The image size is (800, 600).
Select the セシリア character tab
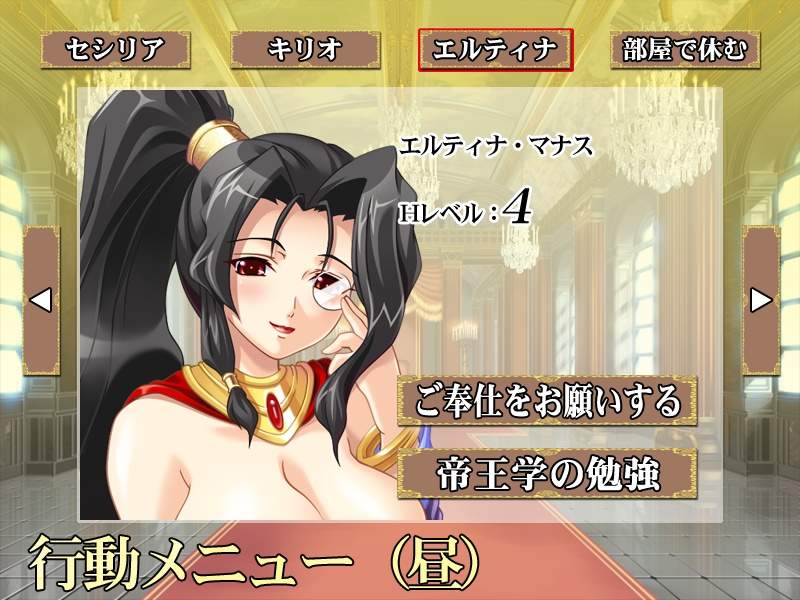pos(113,49)
